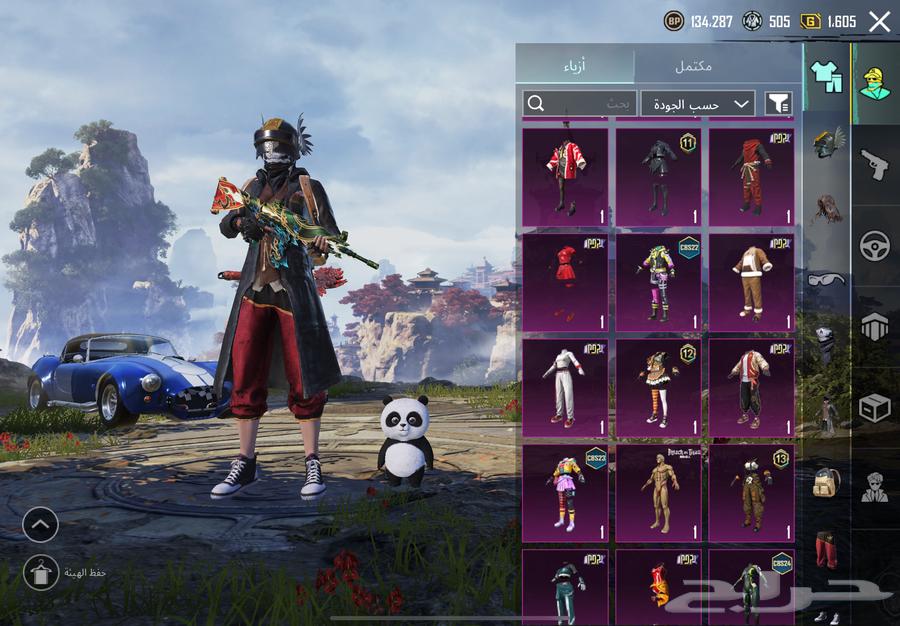Click the search field with magnifier icon
The width and height of the screenshot is (900, 626).
[x=579, y=103]
